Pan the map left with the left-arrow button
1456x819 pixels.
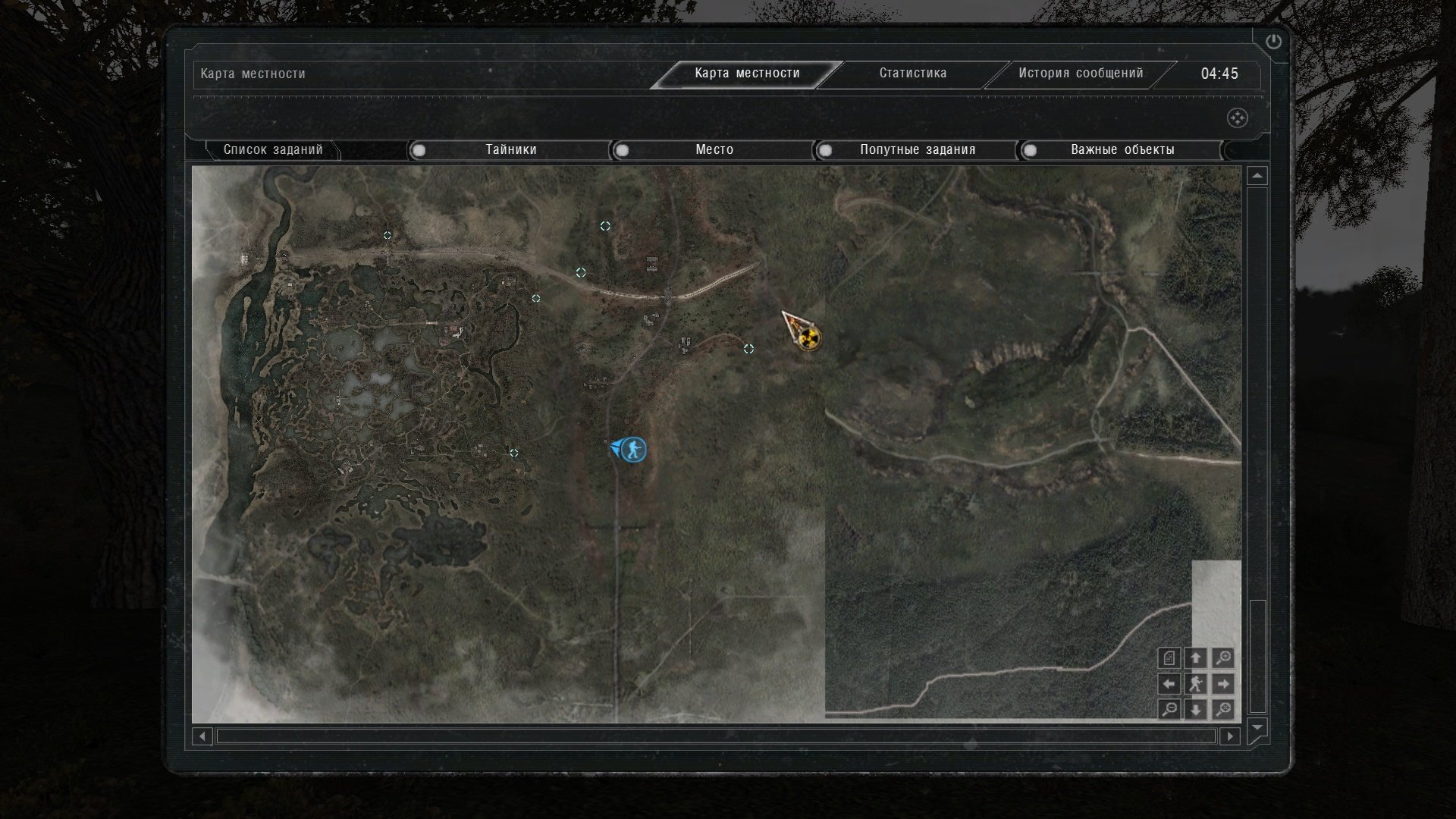pyautogui.click(x=1170, y=684)
